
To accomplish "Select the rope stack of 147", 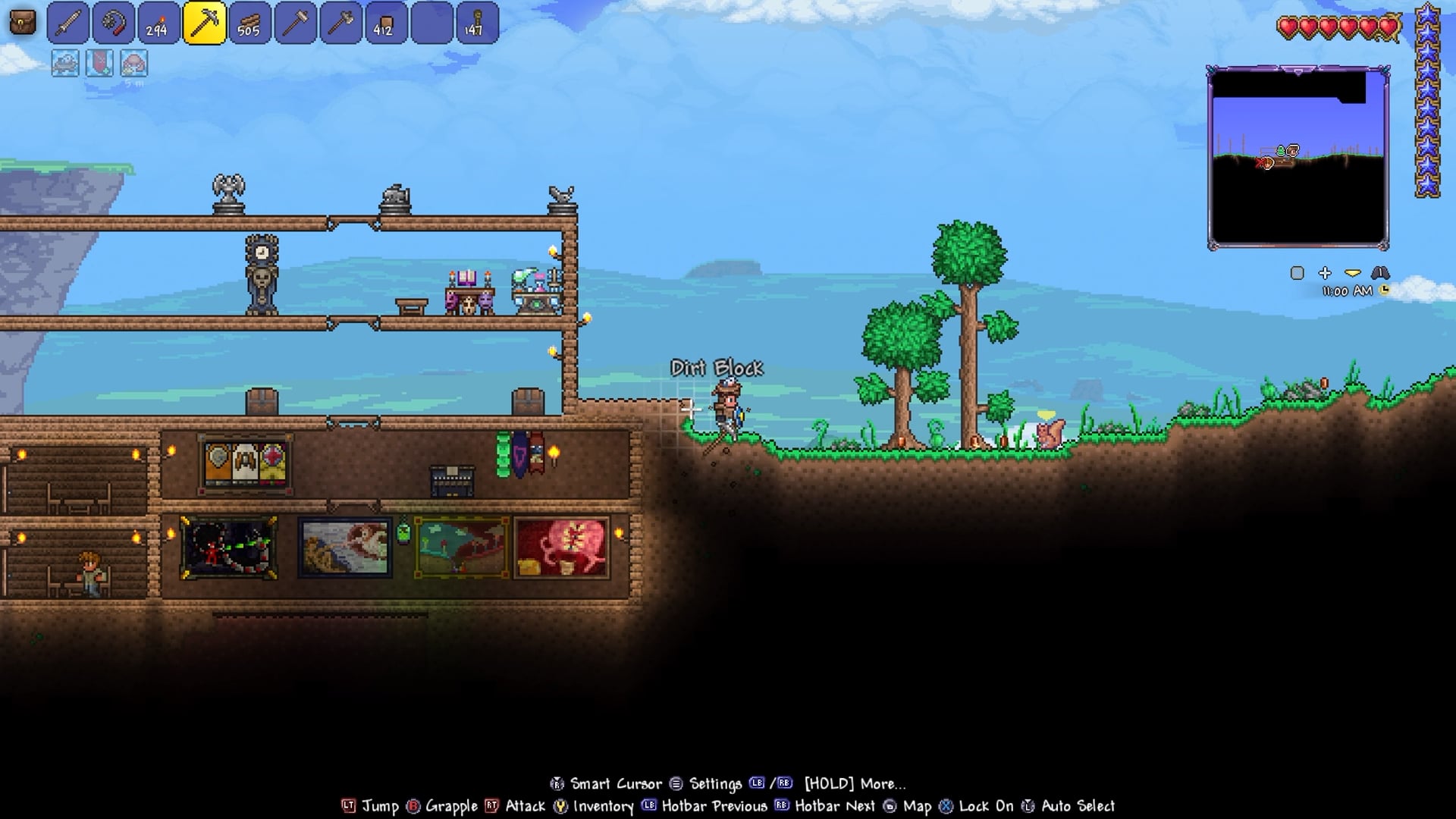I will [476, 23].
